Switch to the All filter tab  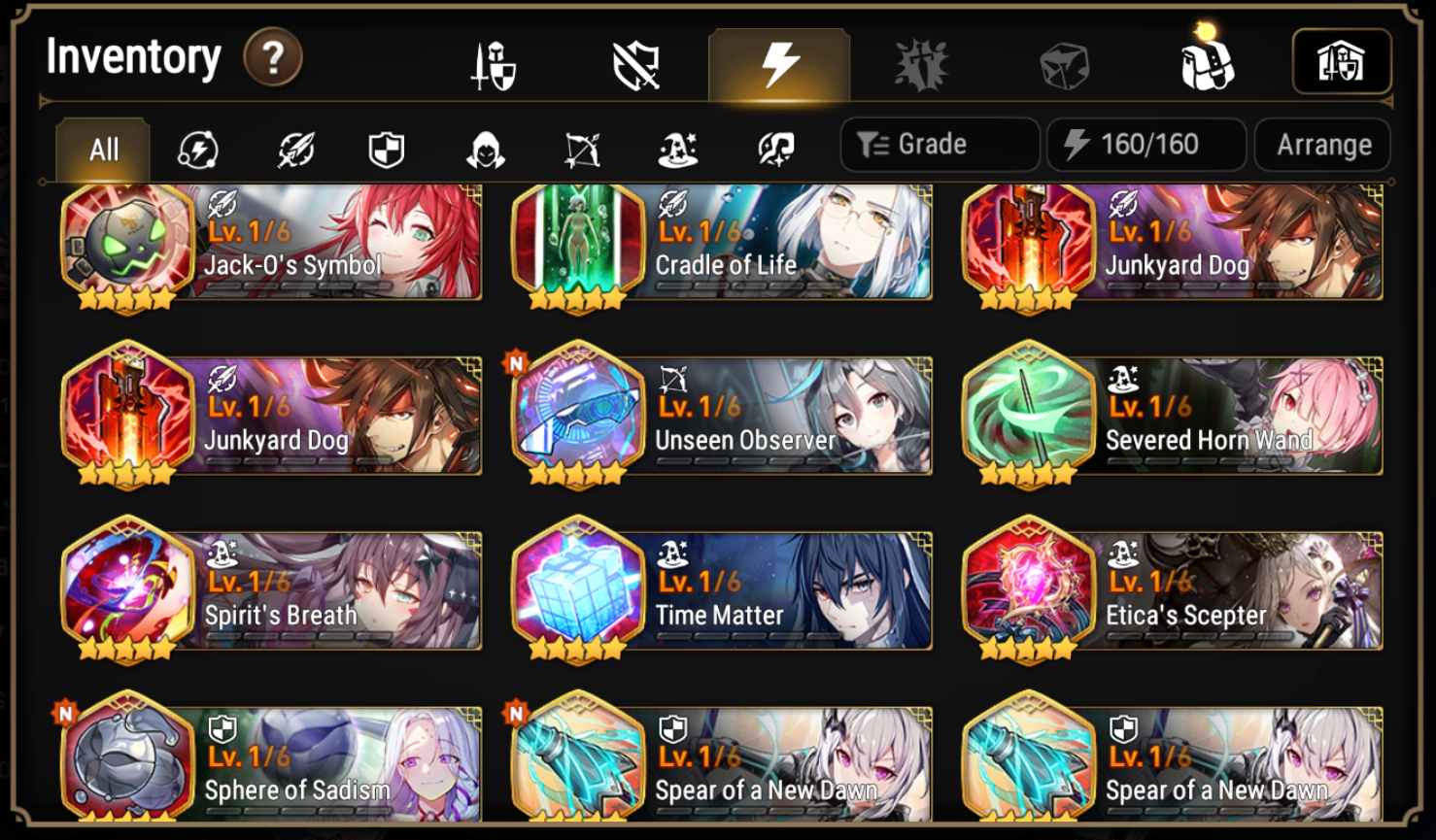(102, 148)
